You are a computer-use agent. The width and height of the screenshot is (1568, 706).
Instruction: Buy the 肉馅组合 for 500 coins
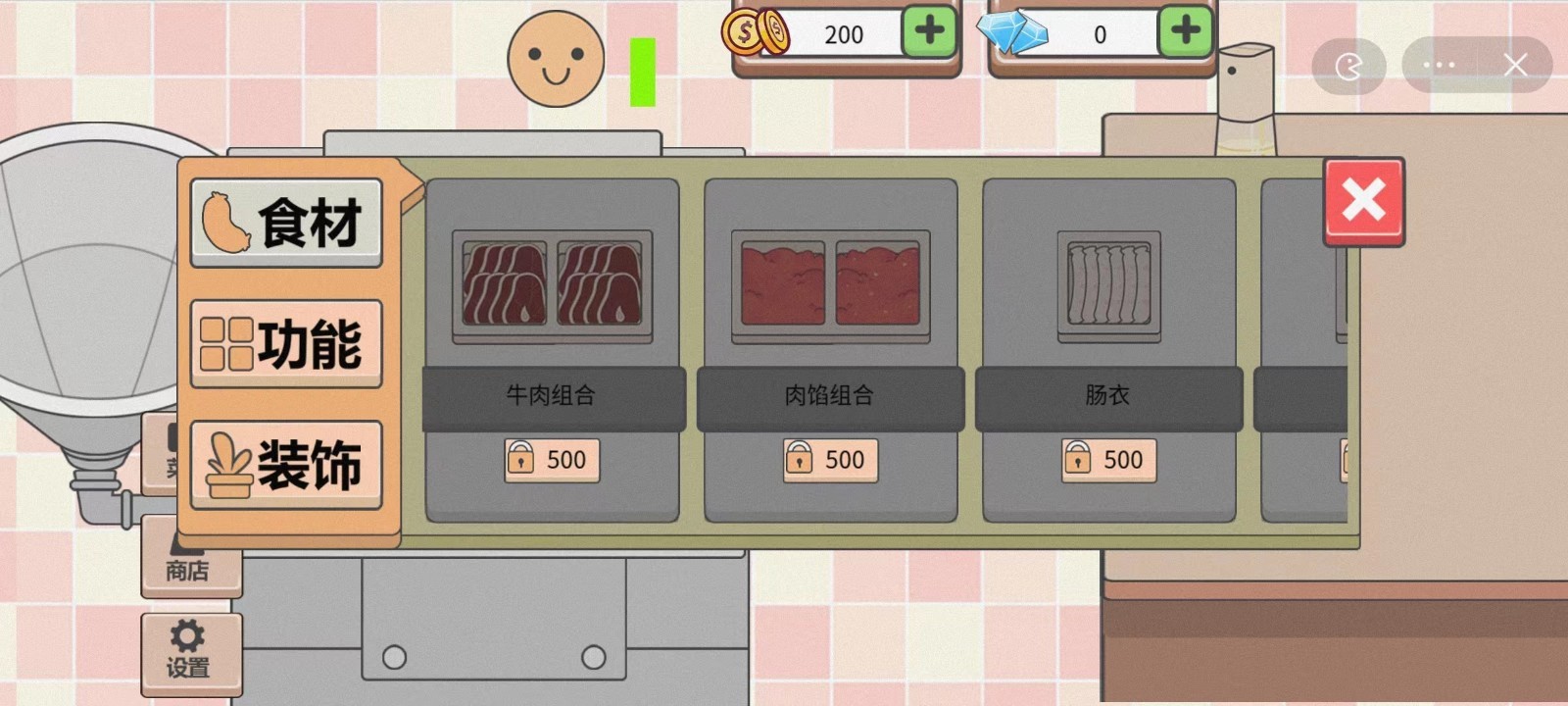[x=828, y=460]
